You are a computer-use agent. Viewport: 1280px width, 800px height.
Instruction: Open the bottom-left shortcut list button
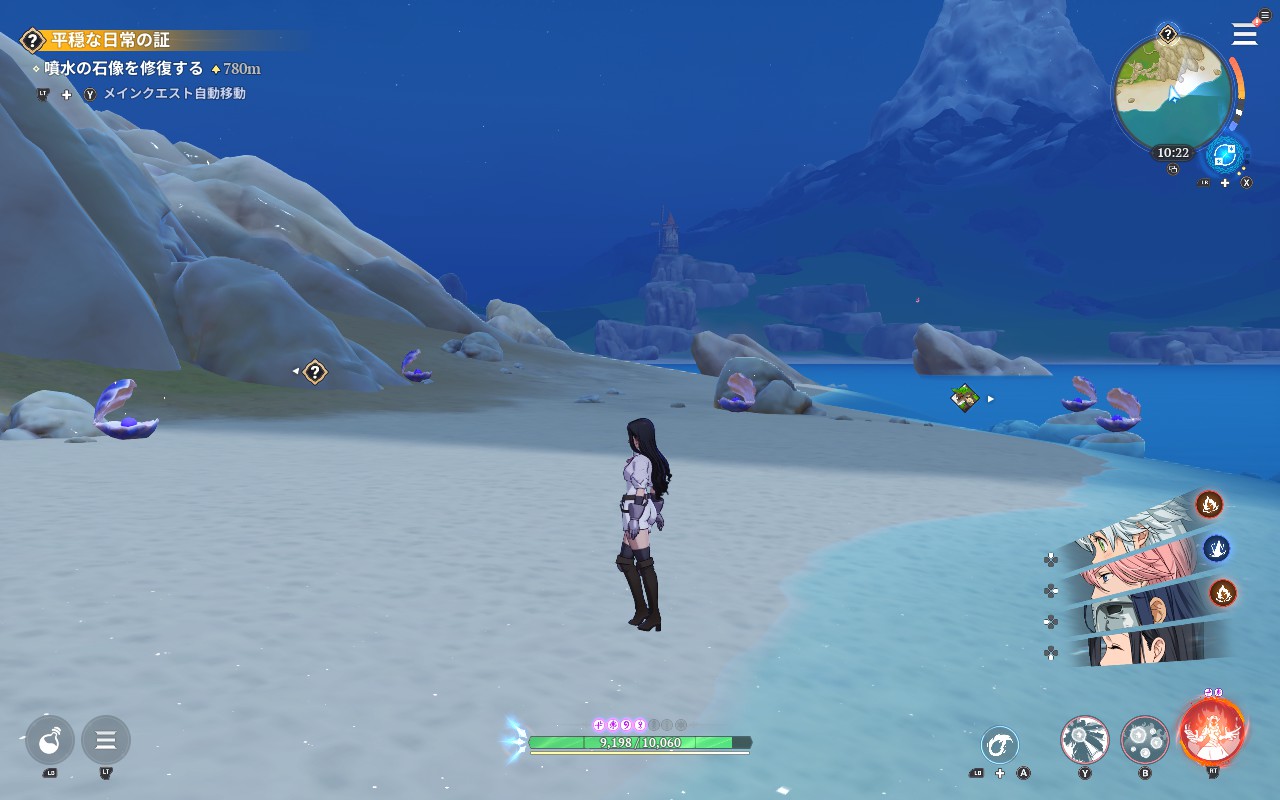106,741
